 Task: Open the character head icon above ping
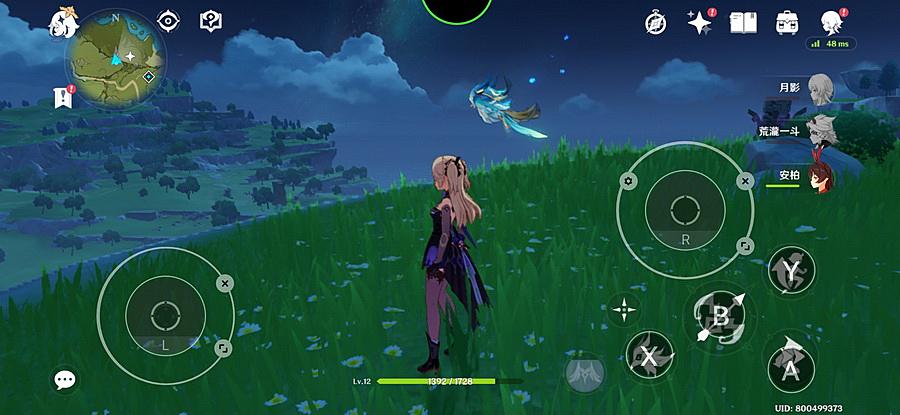(x=830, y=22)
